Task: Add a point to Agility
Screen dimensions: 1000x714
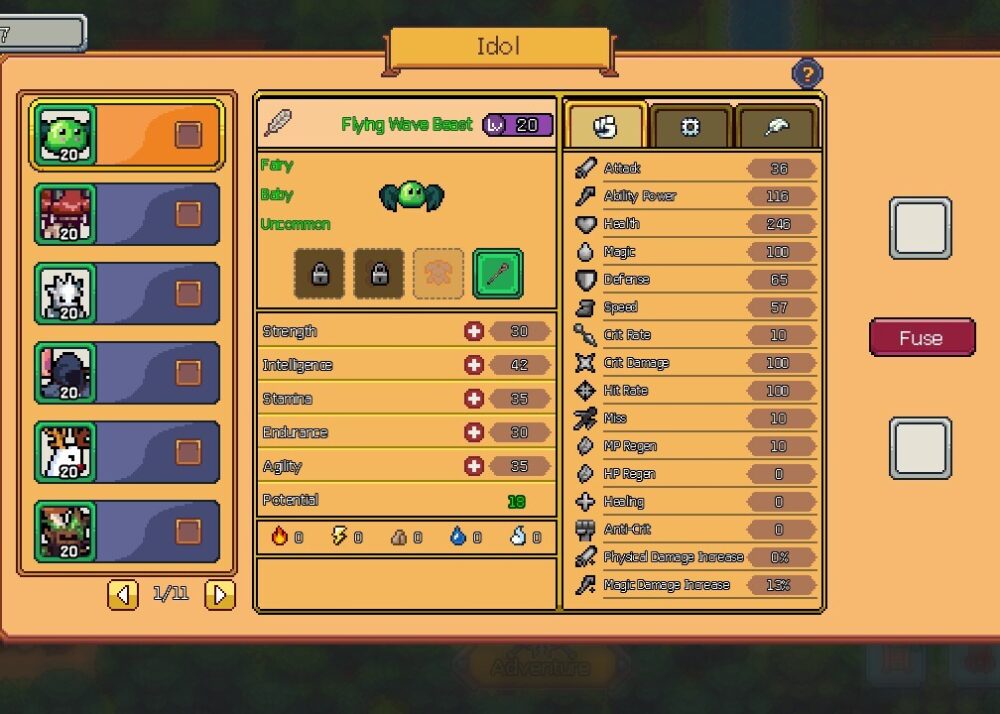Action: pos(474,466)
